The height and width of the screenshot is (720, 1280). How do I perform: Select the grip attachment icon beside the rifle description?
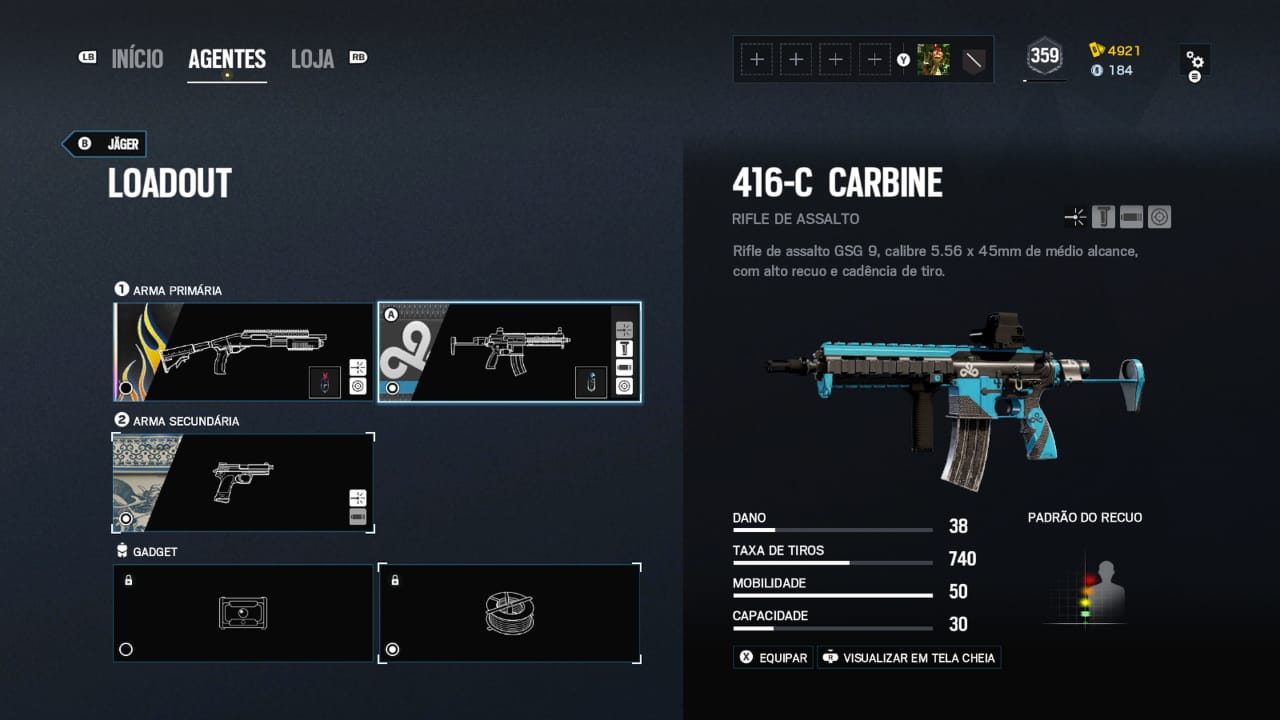[x=1103, y=216]
